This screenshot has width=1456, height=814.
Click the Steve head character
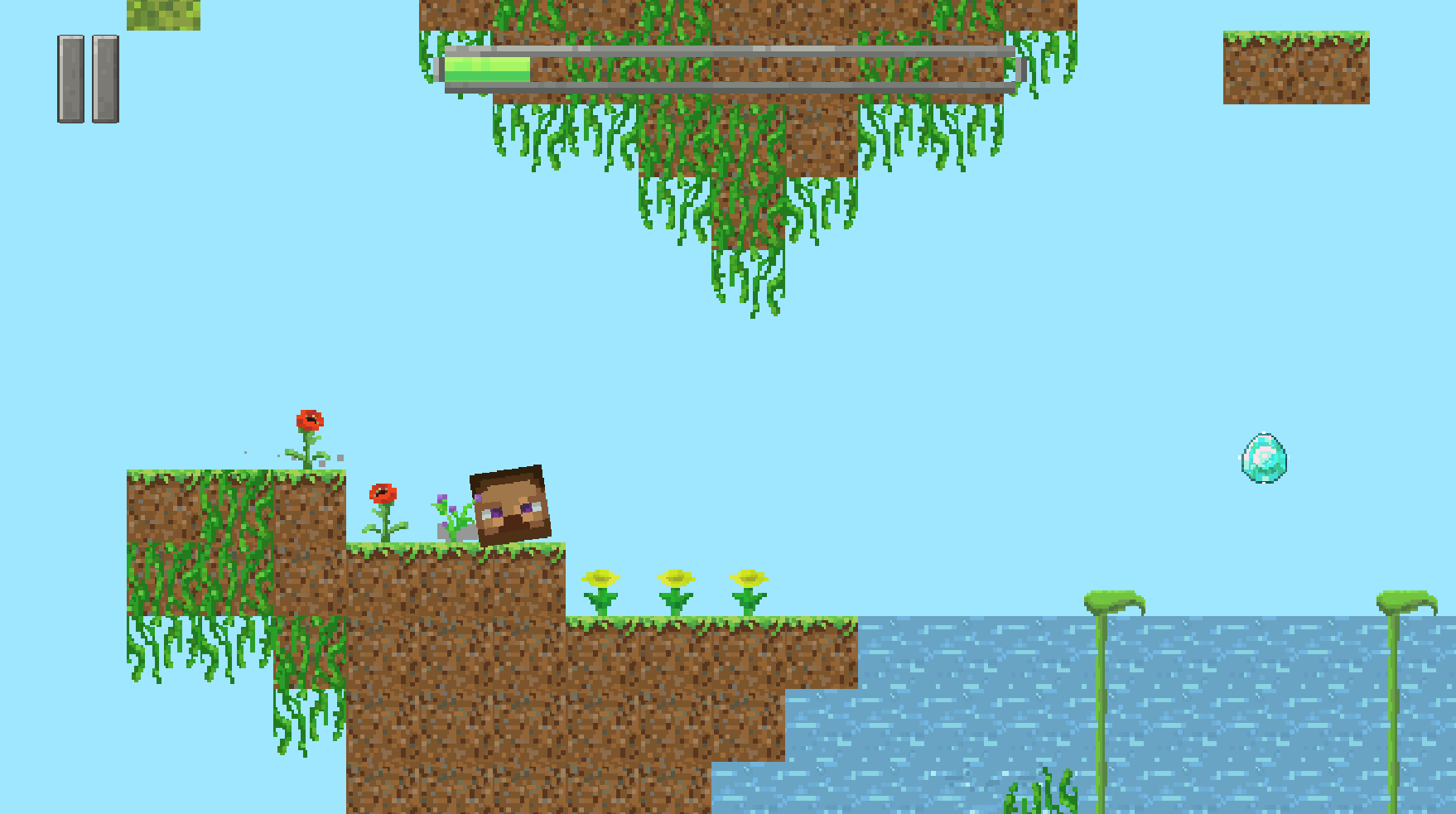509,503
